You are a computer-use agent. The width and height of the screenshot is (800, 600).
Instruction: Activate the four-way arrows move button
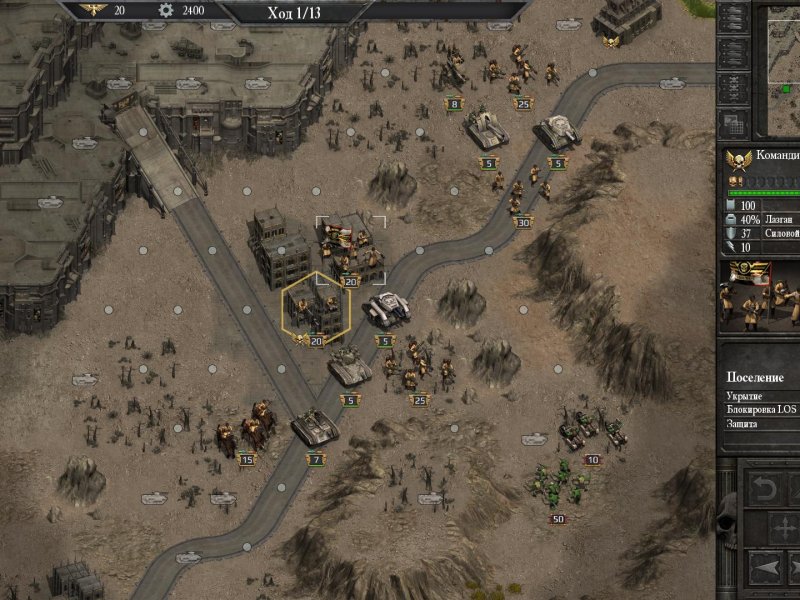[x=787, y=527]
